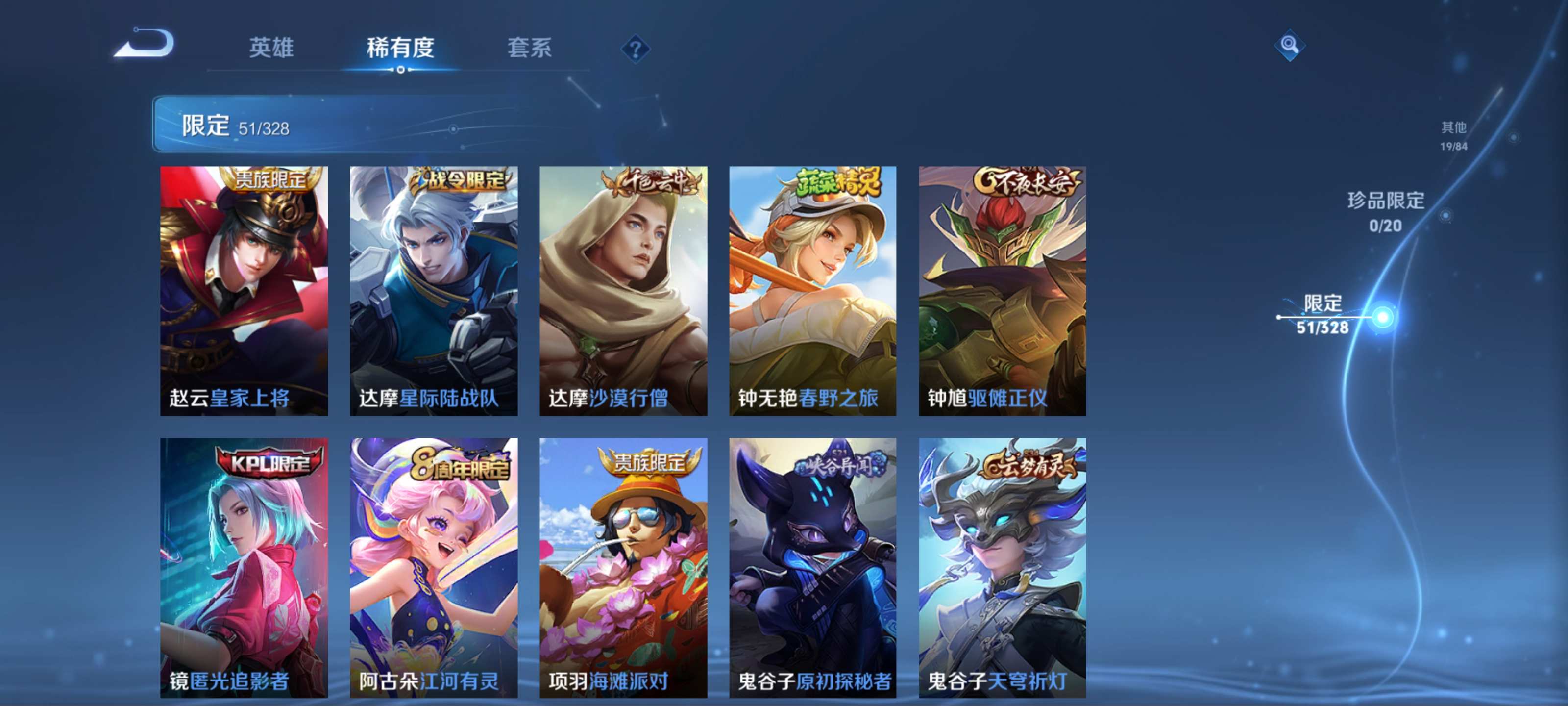The width and height of the screenshot is (1568, 706).
Task: View the 项羽 海滩派对 skin card
Action: [623, 567]
